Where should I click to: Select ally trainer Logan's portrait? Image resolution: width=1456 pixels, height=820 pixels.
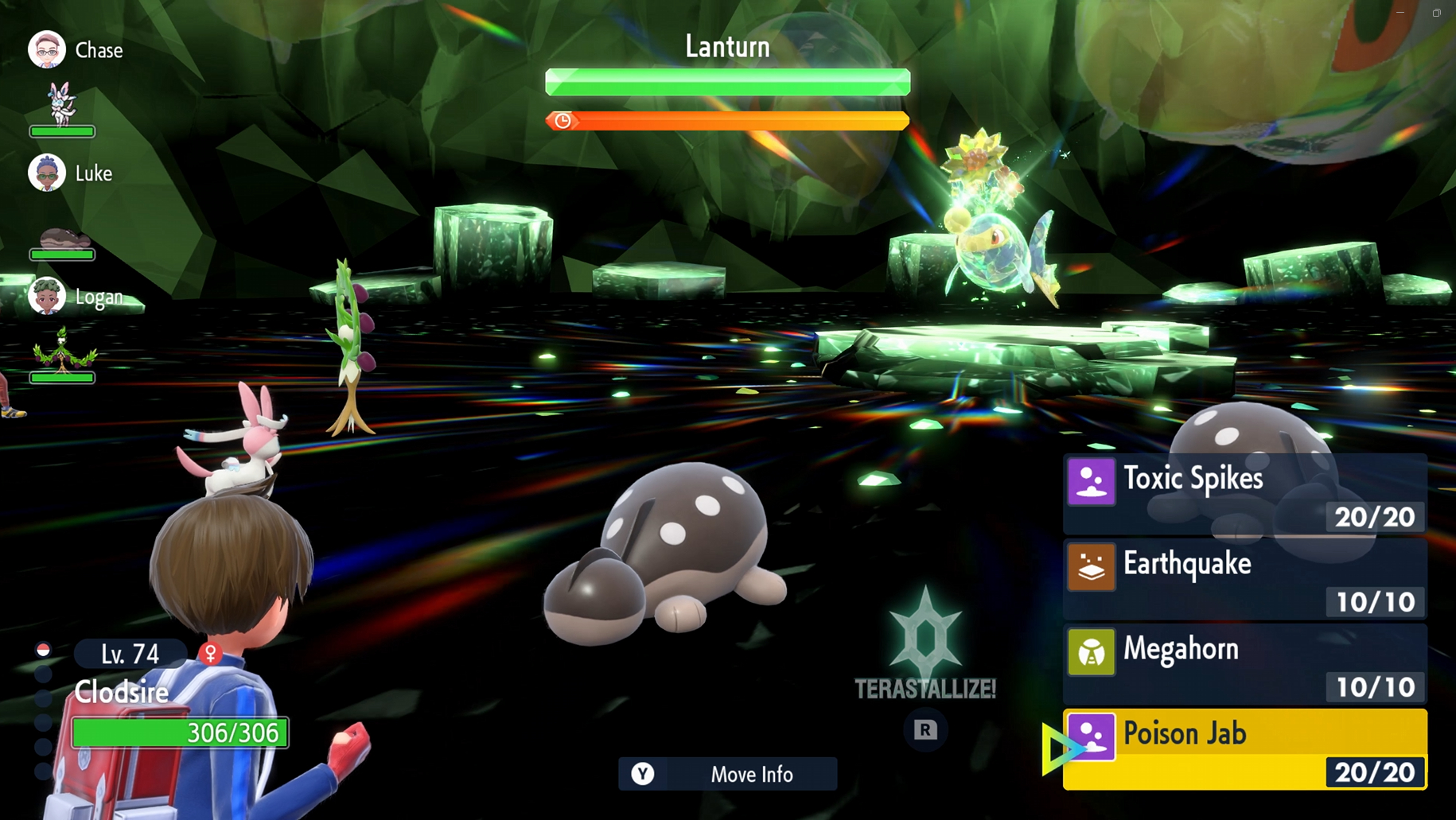(47, 297)
